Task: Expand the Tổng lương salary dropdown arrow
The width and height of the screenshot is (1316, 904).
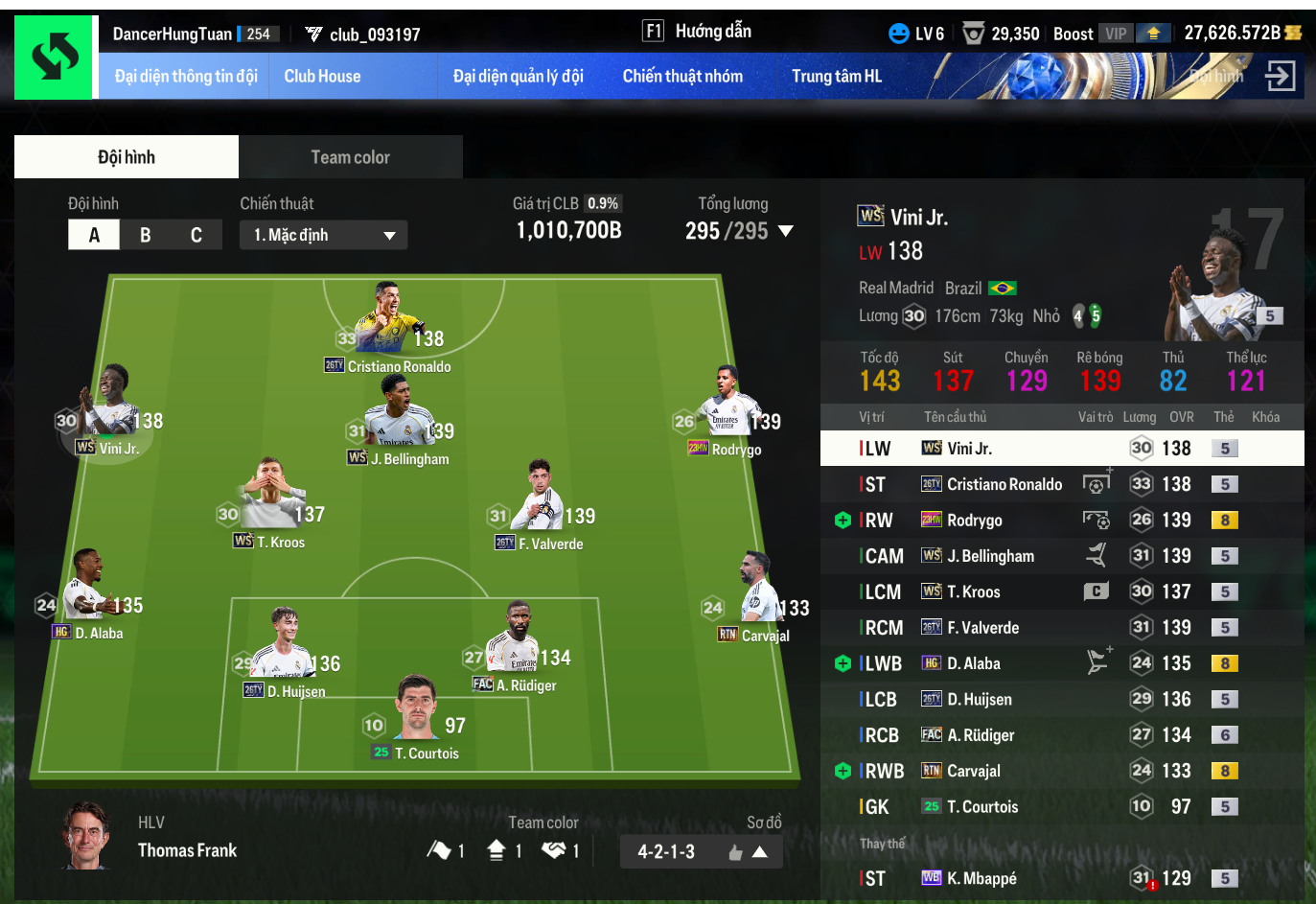Action: click(786, 231)
